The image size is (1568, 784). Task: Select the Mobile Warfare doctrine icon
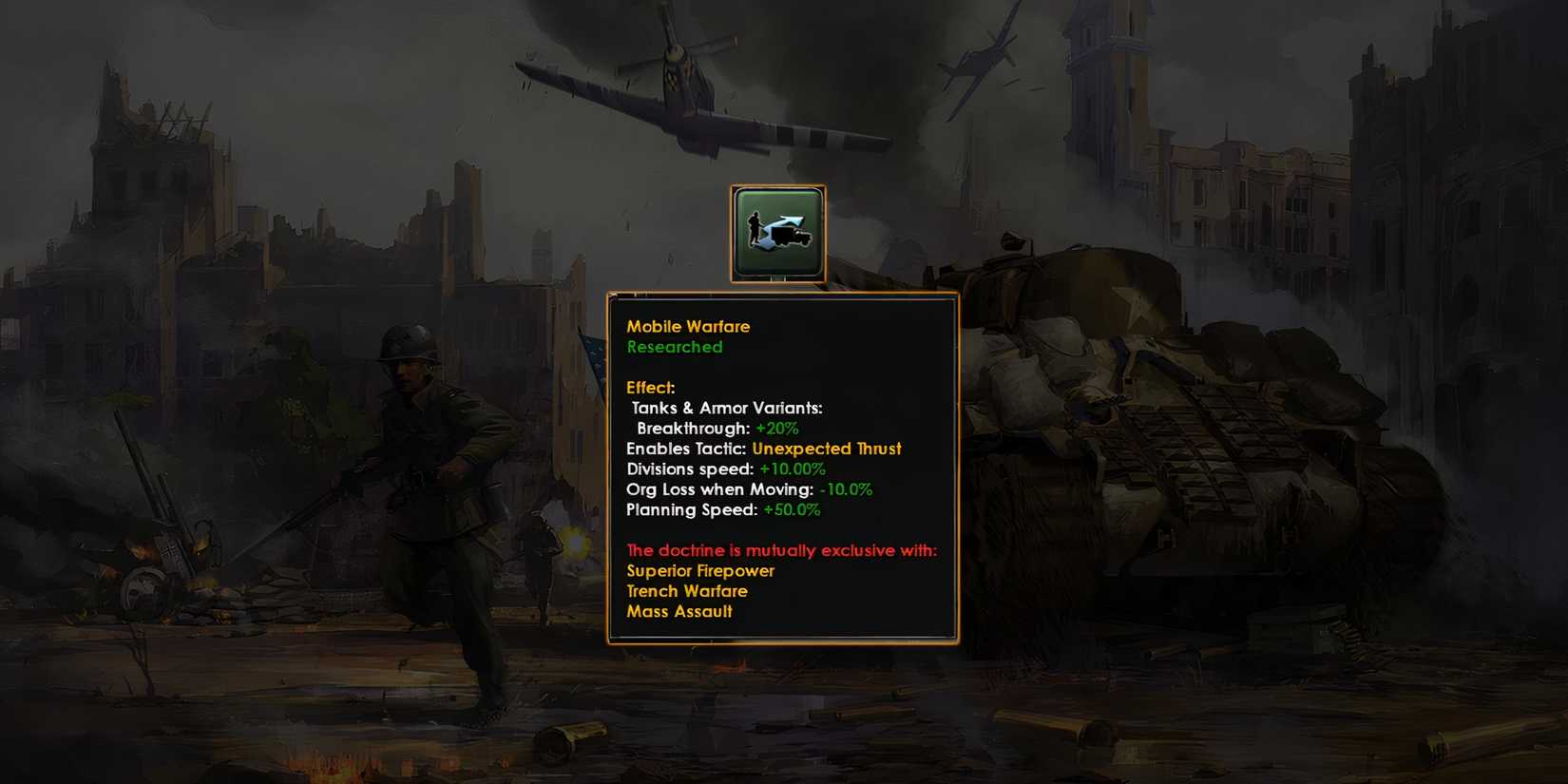(778, 232)
